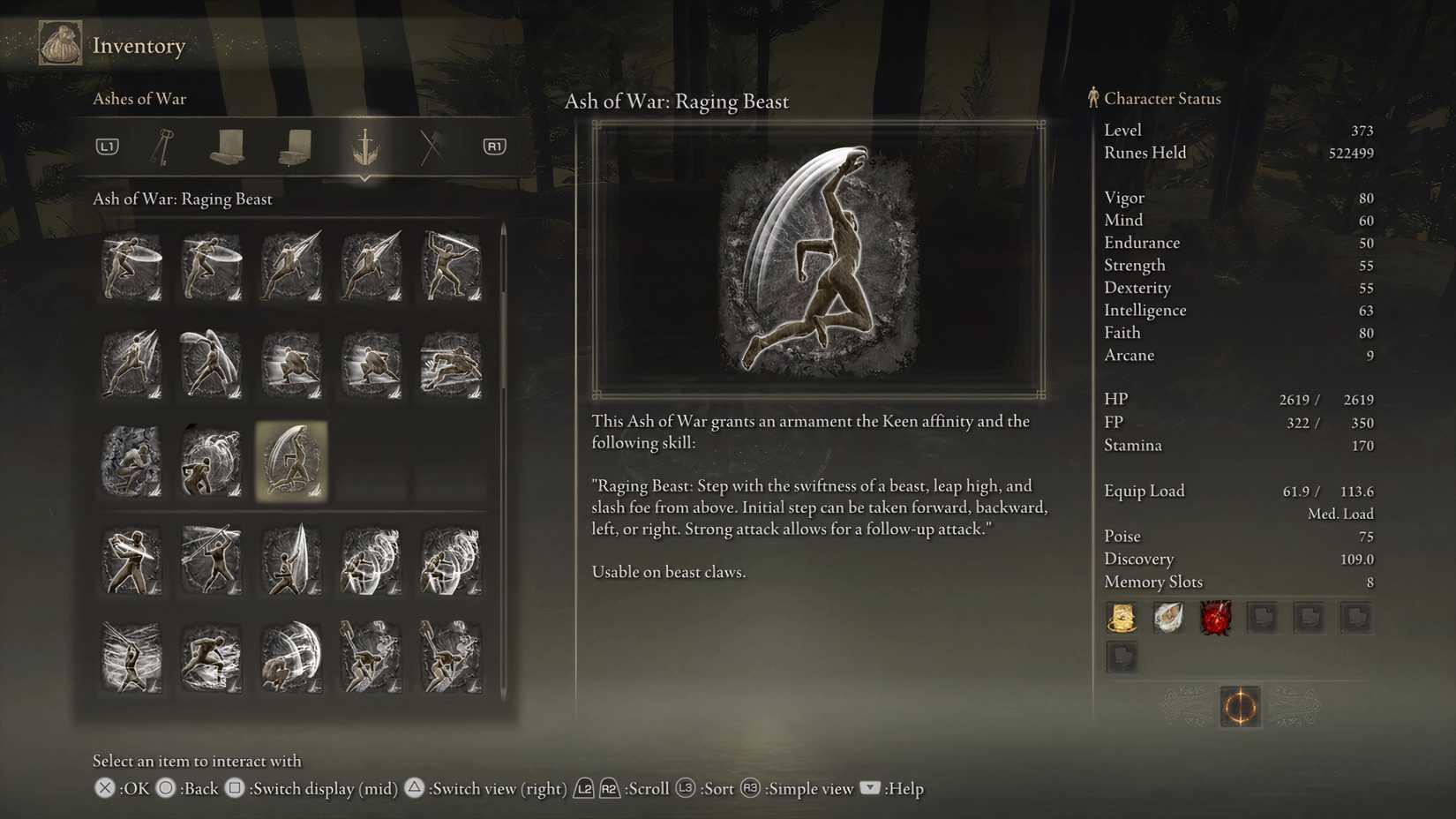Screen dimensions: 1456x819
Task: Click the red spell icon in the memory slots
Action: [x=1215, y=618]
